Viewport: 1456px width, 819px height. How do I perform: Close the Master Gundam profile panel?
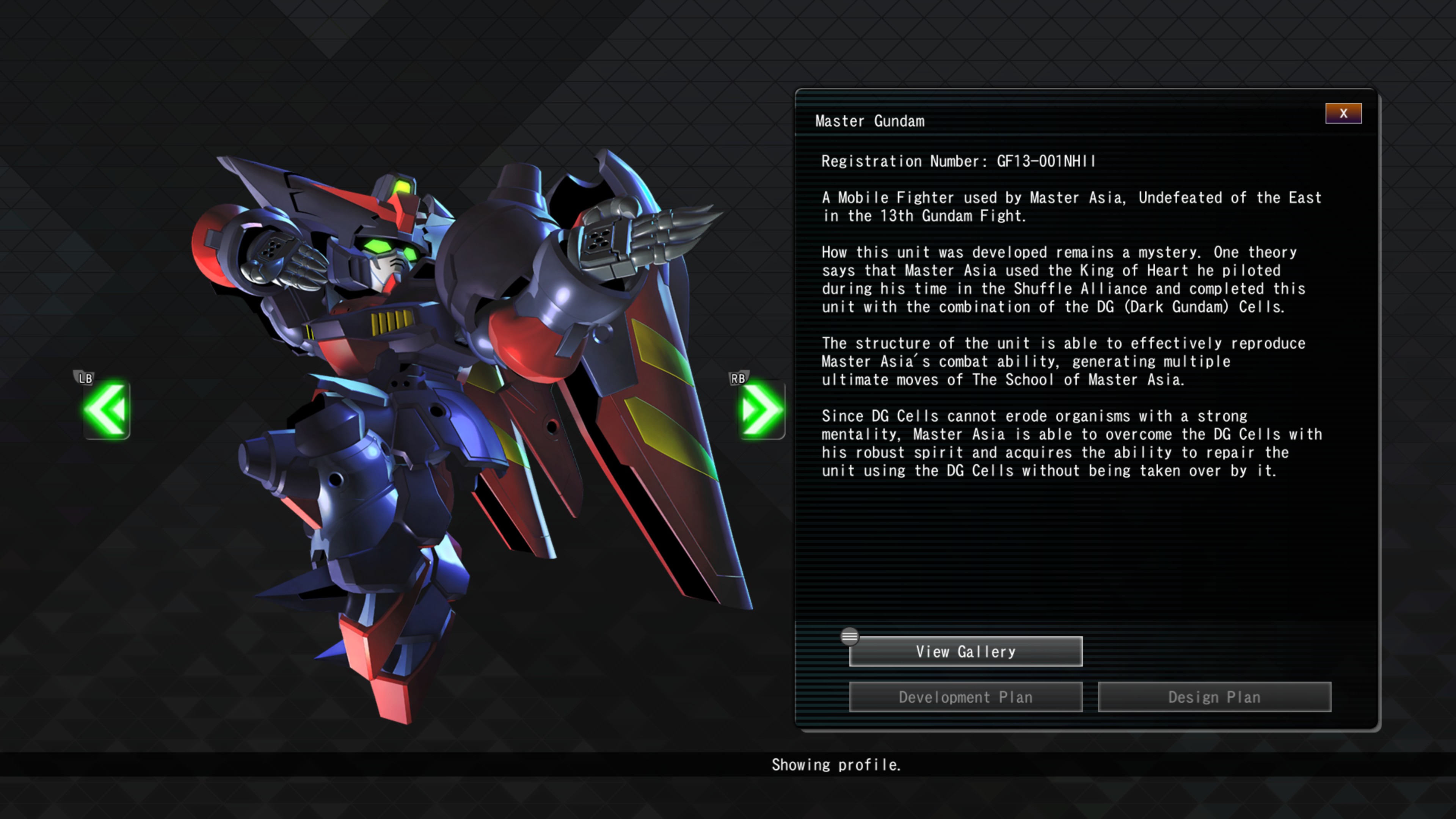(1343, 113)
